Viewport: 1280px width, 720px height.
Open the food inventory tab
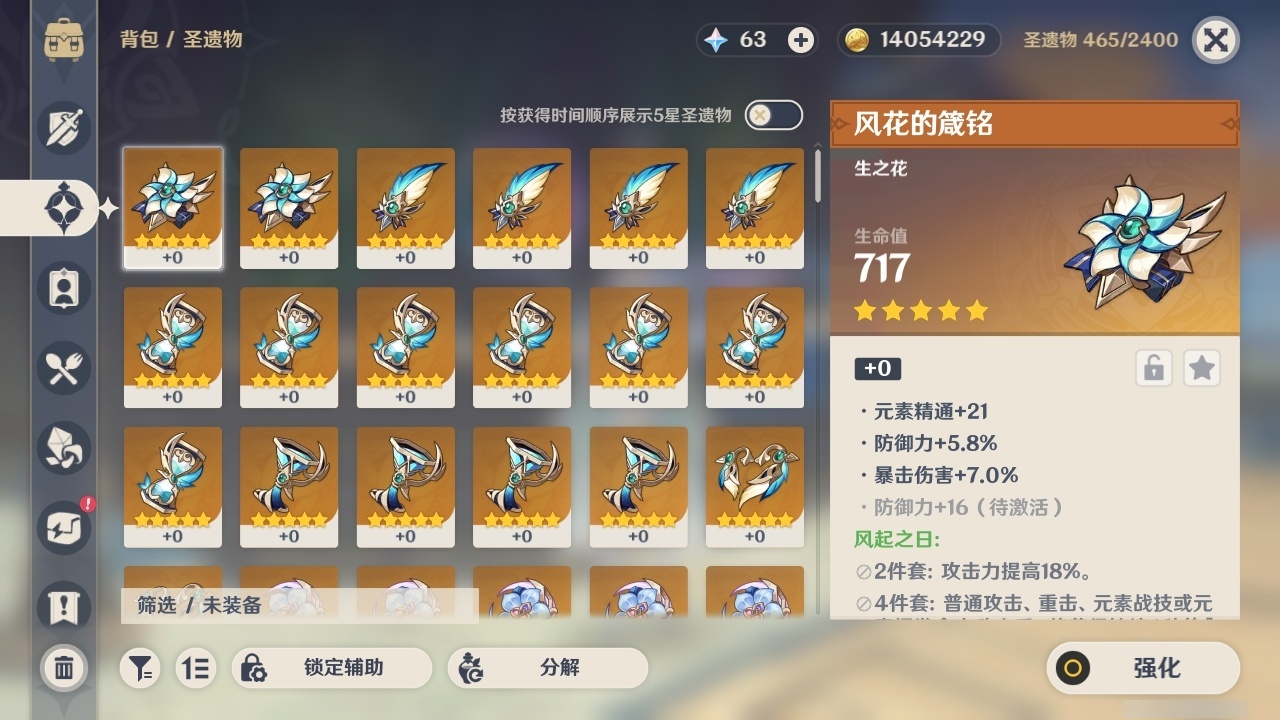(63, 368)
